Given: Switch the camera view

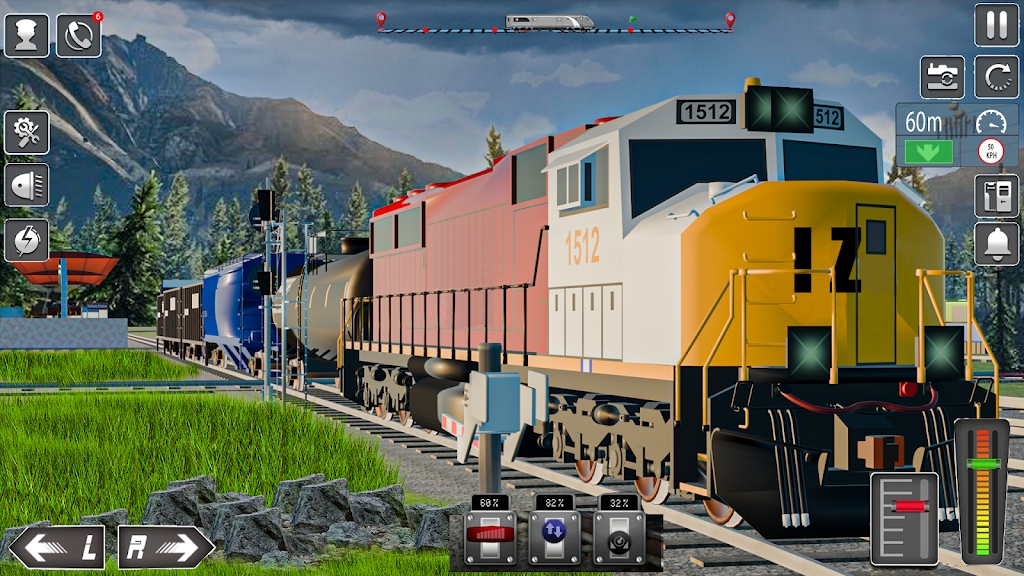Looking at the screenshot, I should tap(942, 78).
